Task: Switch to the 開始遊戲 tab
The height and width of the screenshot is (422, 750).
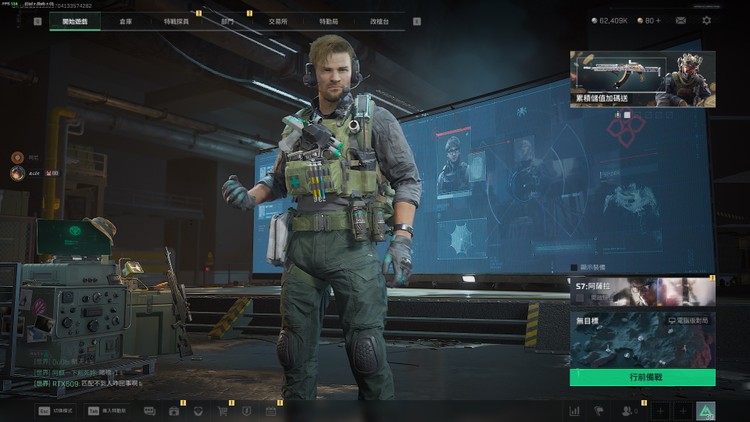Action: 75,20
